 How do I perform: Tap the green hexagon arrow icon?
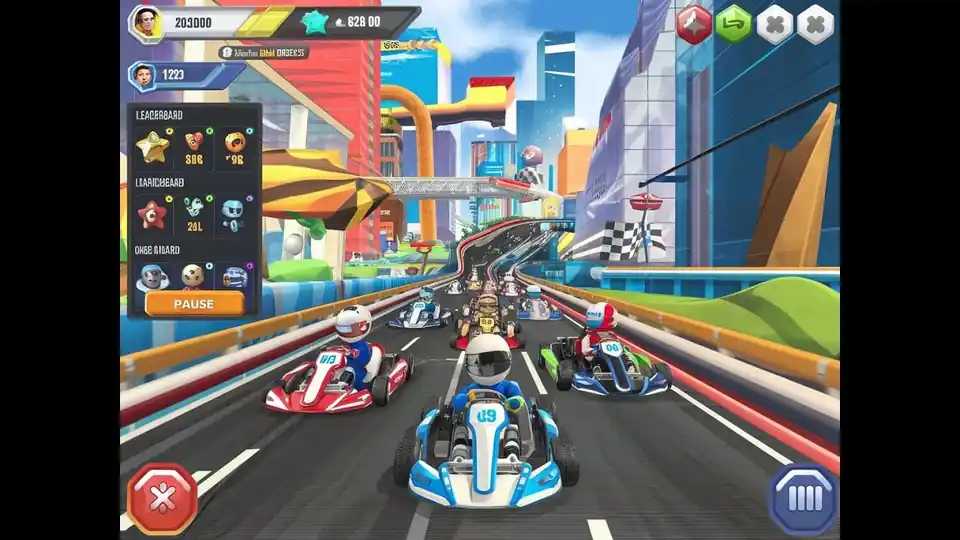[x=734, y=25]
